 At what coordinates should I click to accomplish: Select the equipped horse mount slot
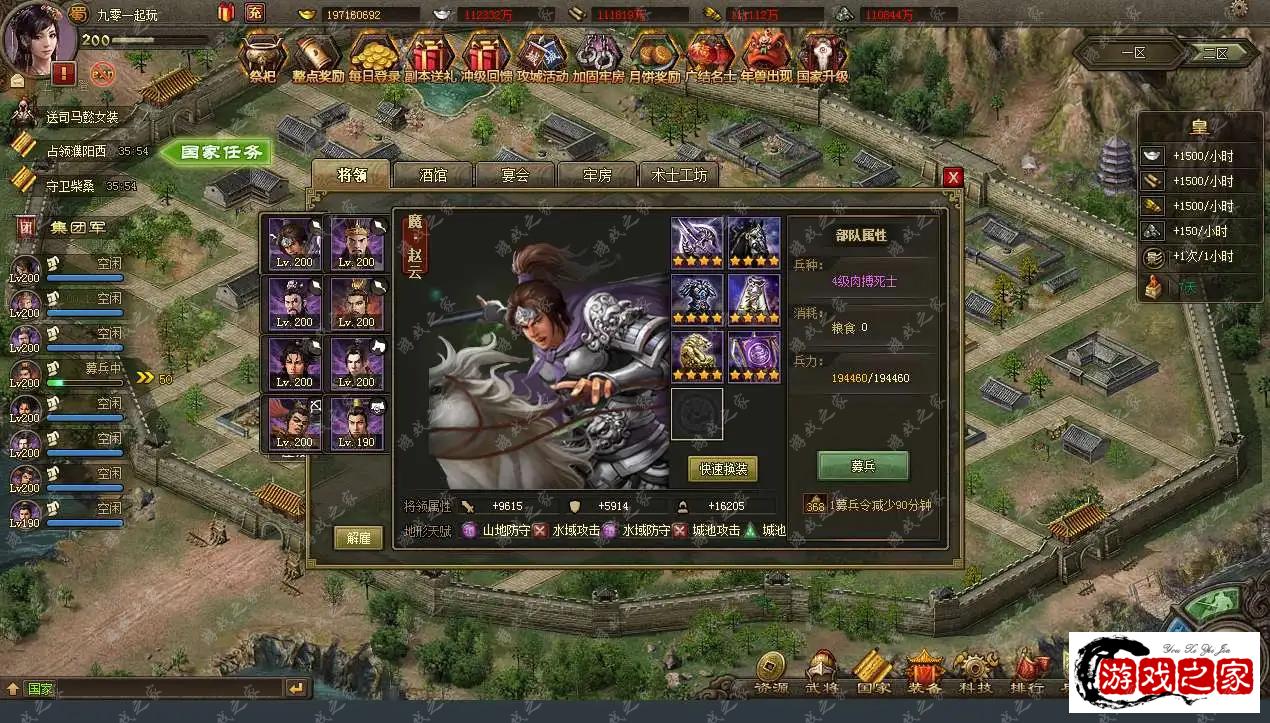coord(754,242)
